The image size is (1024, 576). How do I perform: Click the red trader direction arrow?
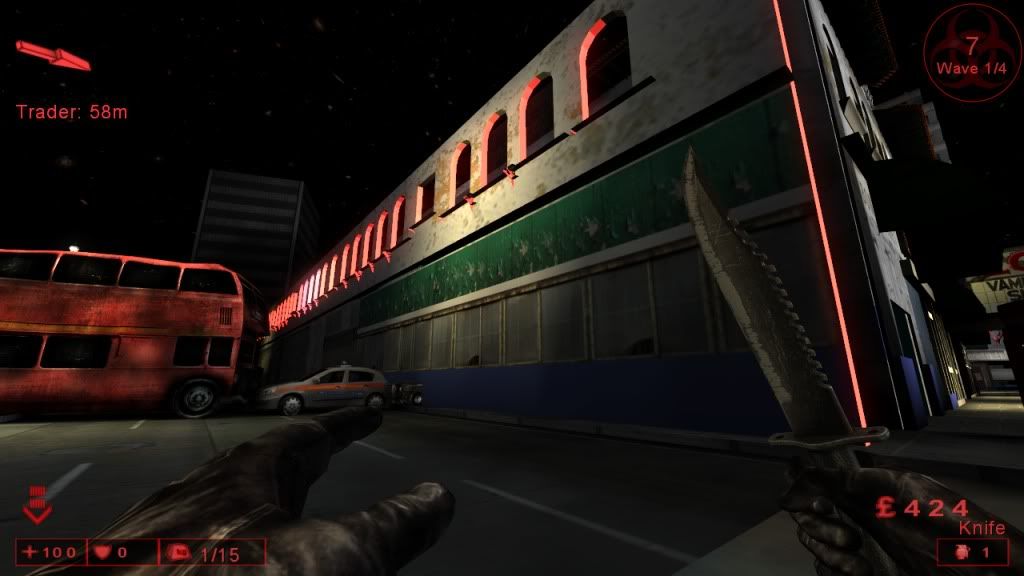coord(53,55)
